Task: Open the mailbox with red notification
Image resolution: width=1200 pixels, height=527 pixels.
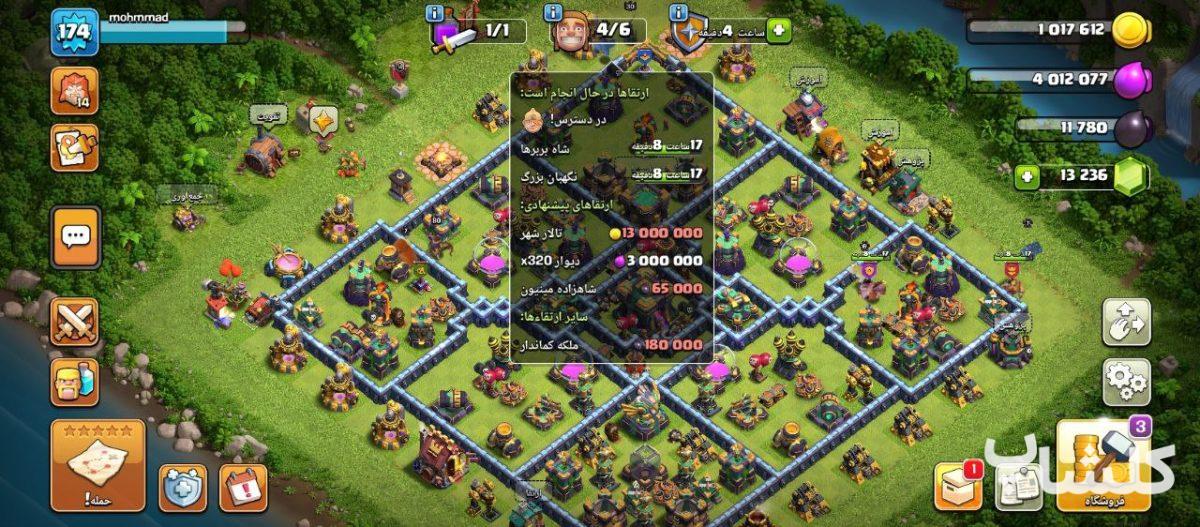Action: coord(958,487)
